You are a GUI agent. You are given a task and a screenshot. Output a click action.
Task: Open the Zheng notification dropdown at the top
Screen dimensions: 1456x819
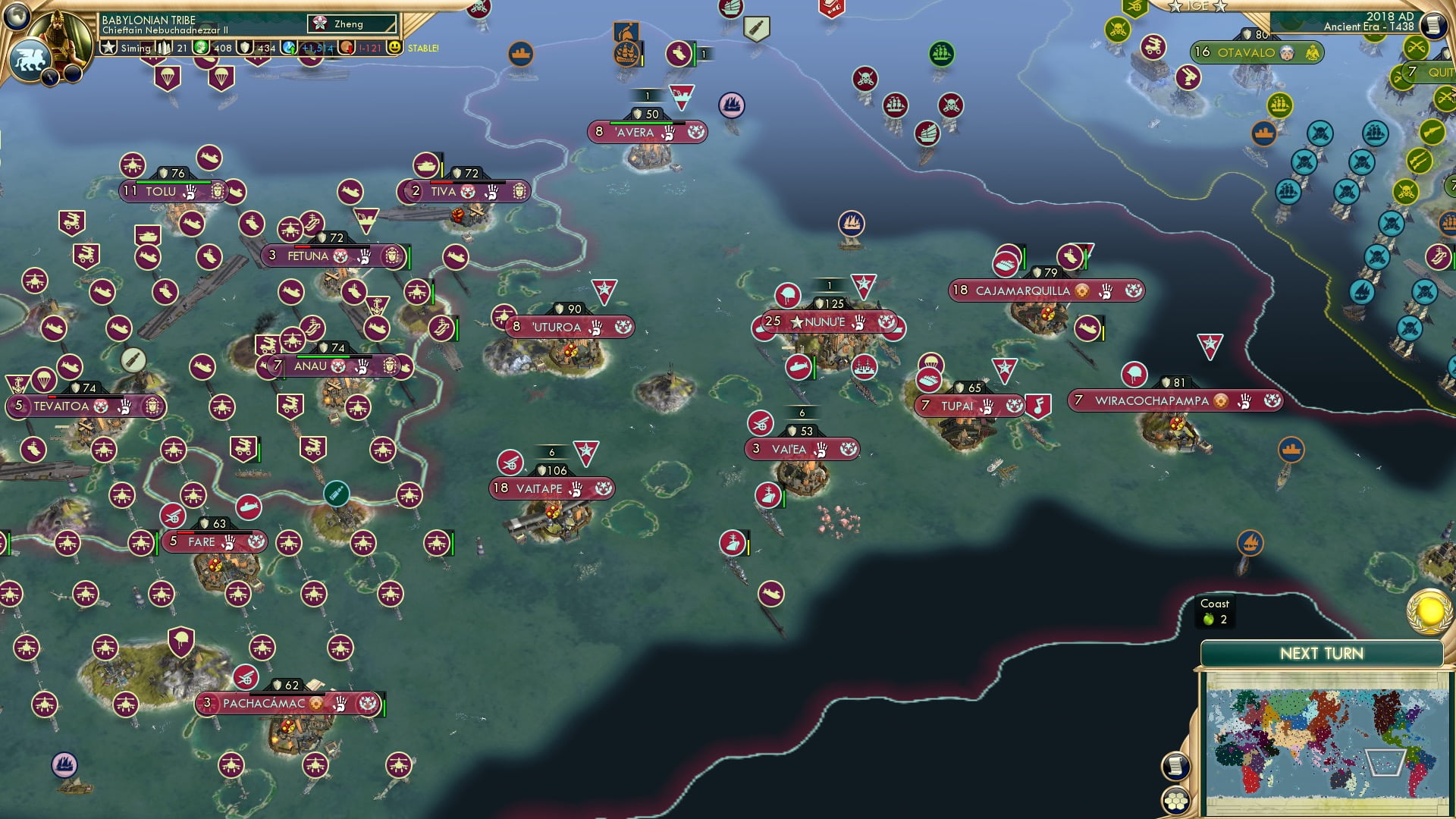[350, 24]
